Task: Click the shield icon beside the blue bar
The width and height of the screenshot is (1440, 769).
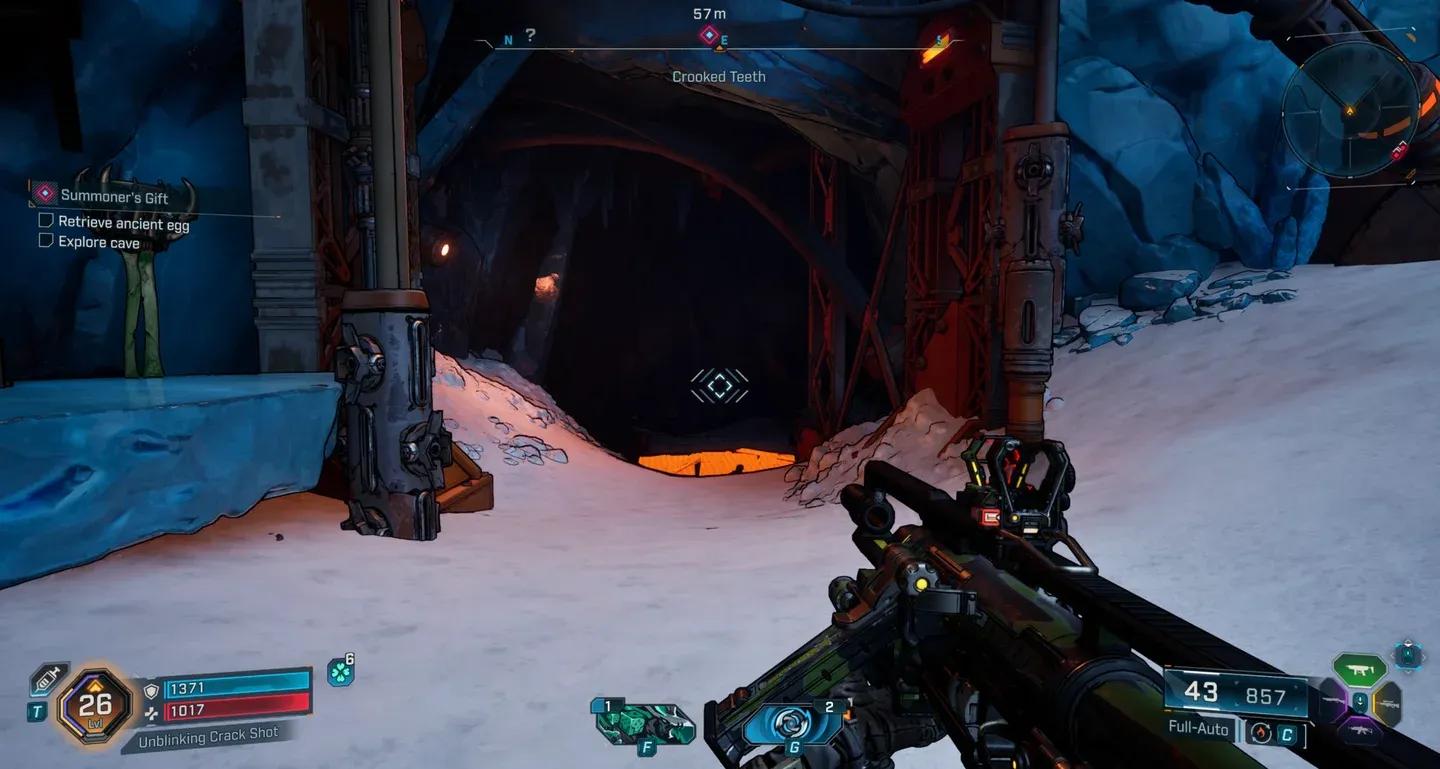Action: pos(151,691)
